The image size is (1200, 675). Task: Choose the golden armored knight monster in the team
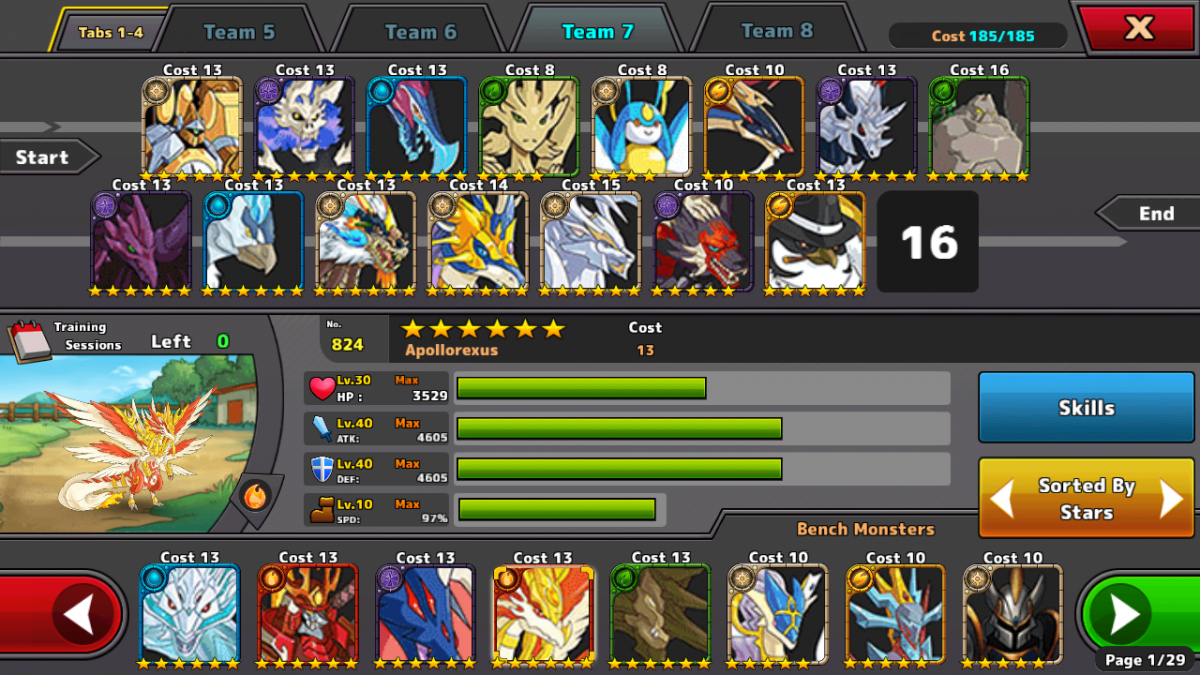pyautogui.click(x=192, y=126)
